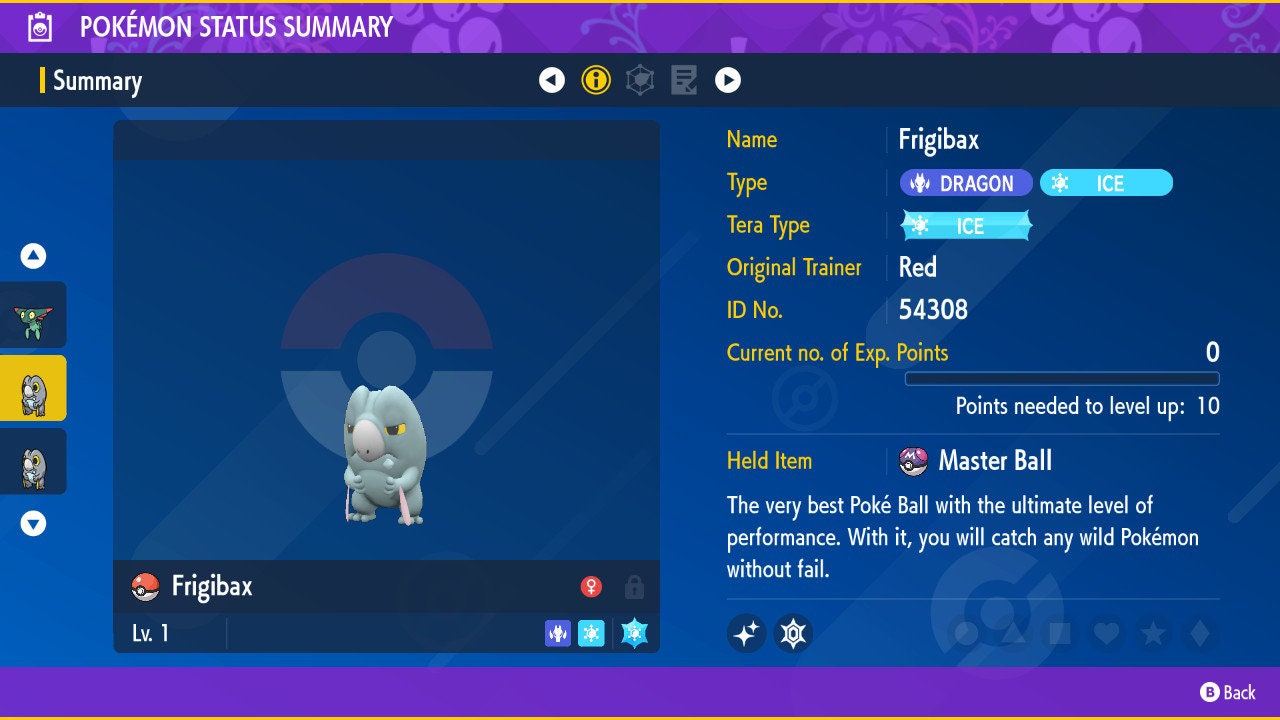Select the shiny sparkles mark icon
1280x720 pixels.
(746, 633)
